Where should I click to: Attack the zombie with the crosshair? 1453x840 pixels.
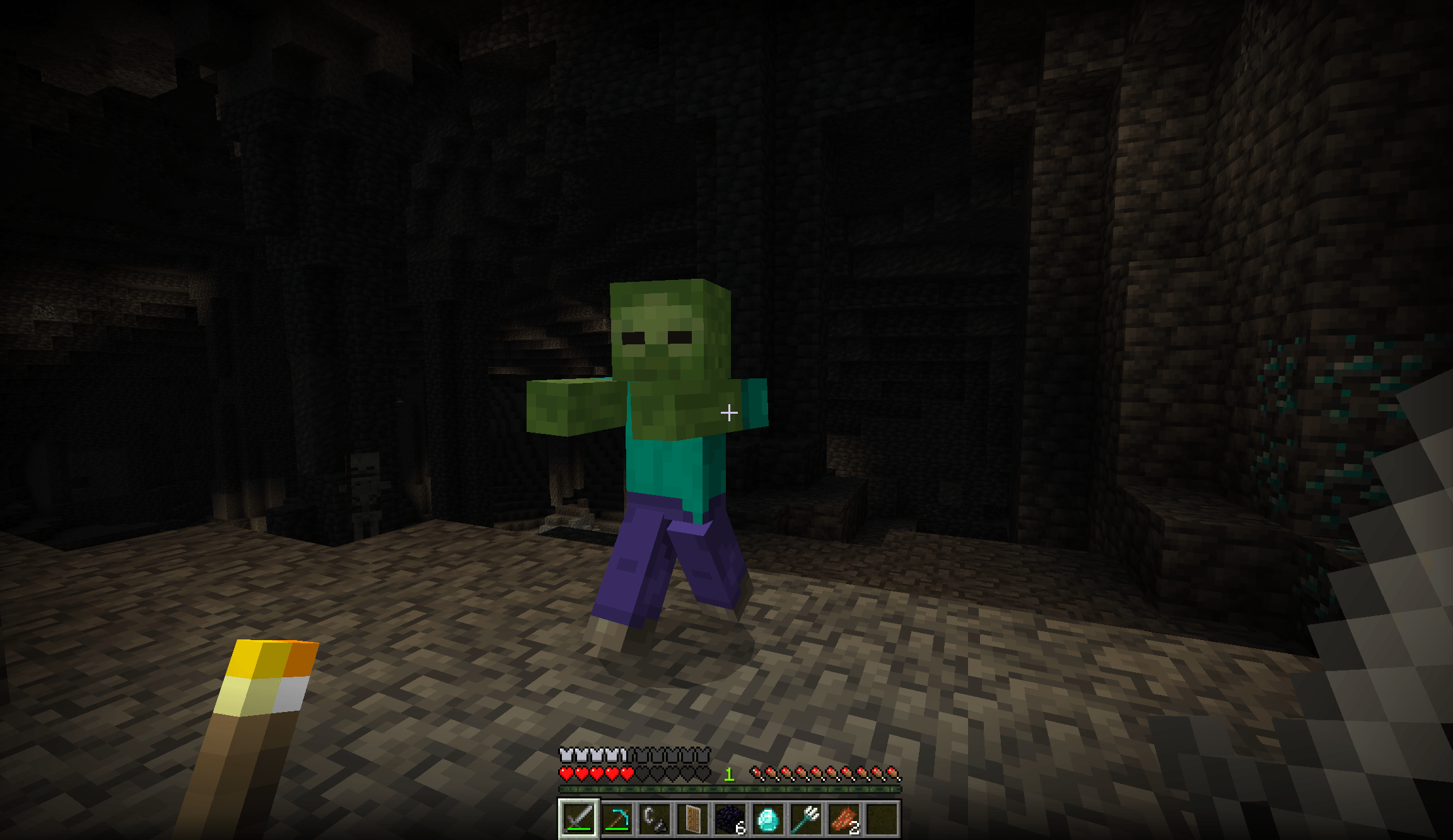point(730,413)
